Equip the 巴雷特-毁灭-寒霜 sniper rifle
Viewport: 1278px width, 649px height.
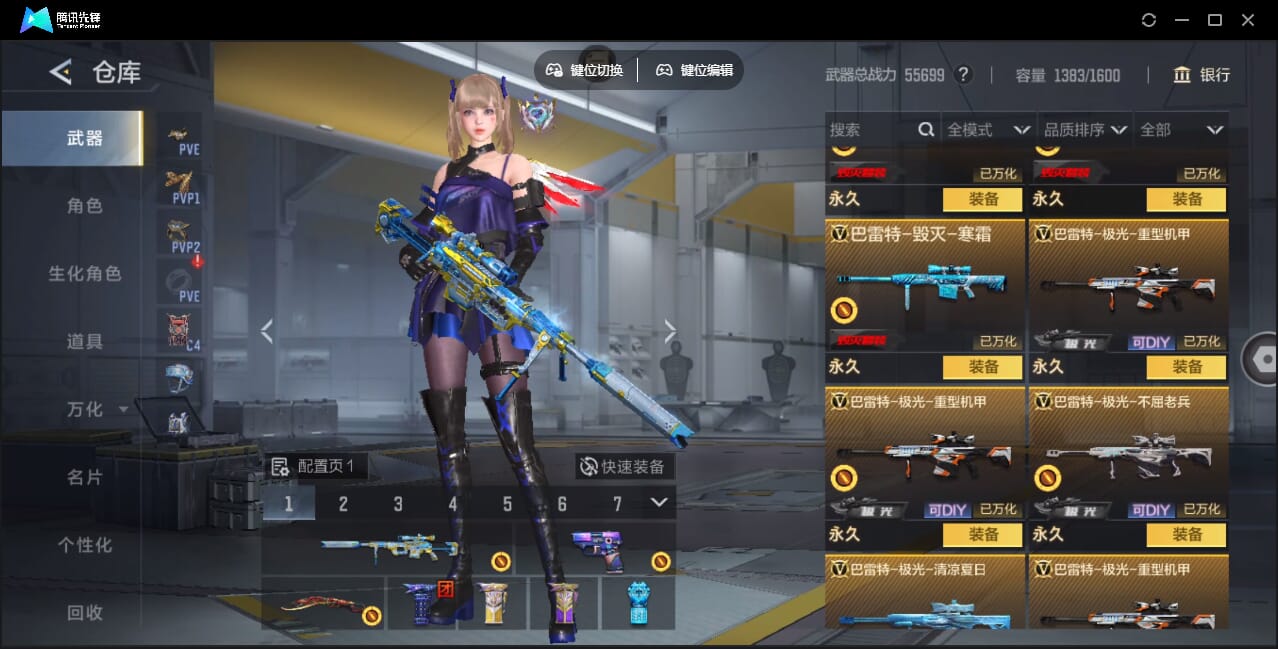click(982, 367)
